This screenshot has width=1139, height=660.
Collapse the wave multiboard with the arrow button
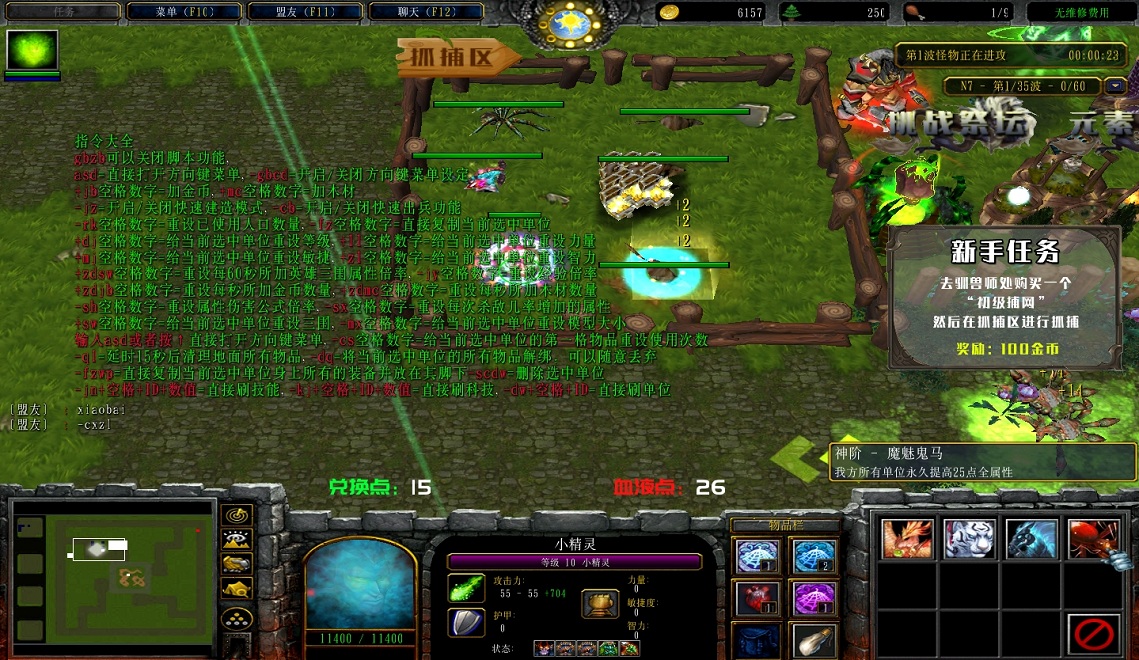coord(1116,86)
